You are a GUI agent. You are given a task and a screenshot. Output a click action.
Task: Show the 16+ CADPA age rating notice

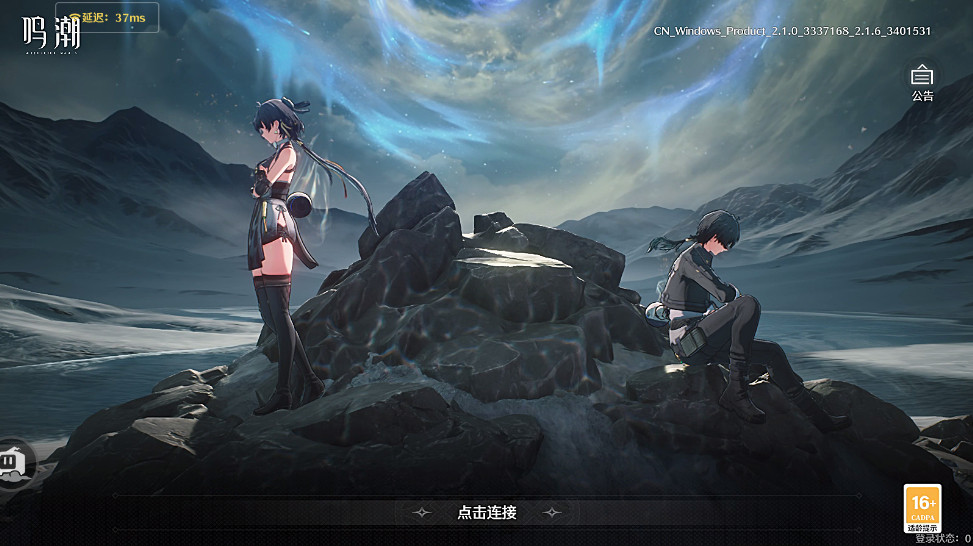click(x=922, y=508)
